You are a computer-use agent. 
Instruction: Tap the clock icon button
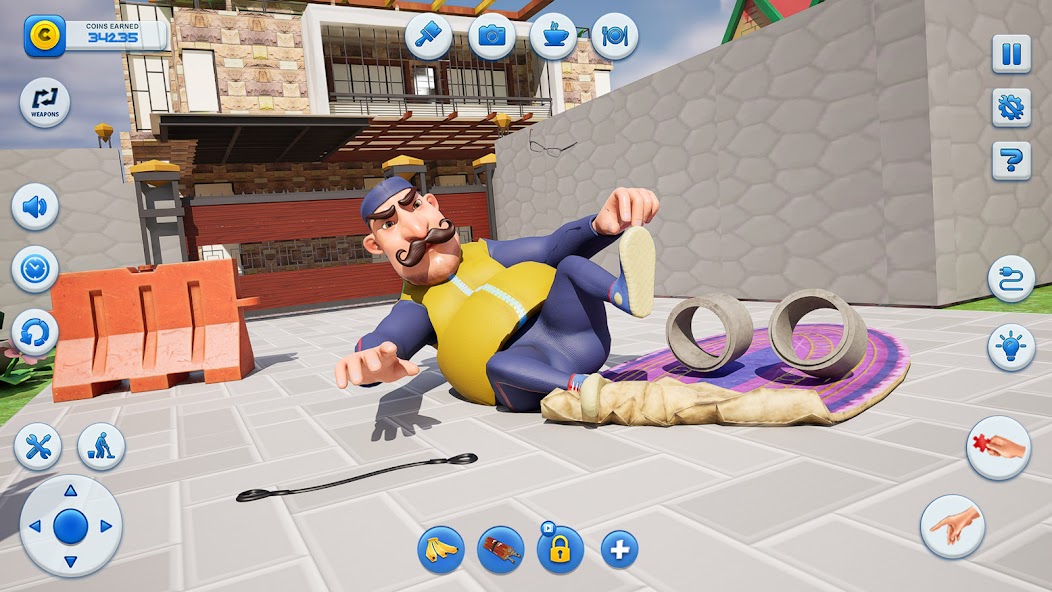35,269
